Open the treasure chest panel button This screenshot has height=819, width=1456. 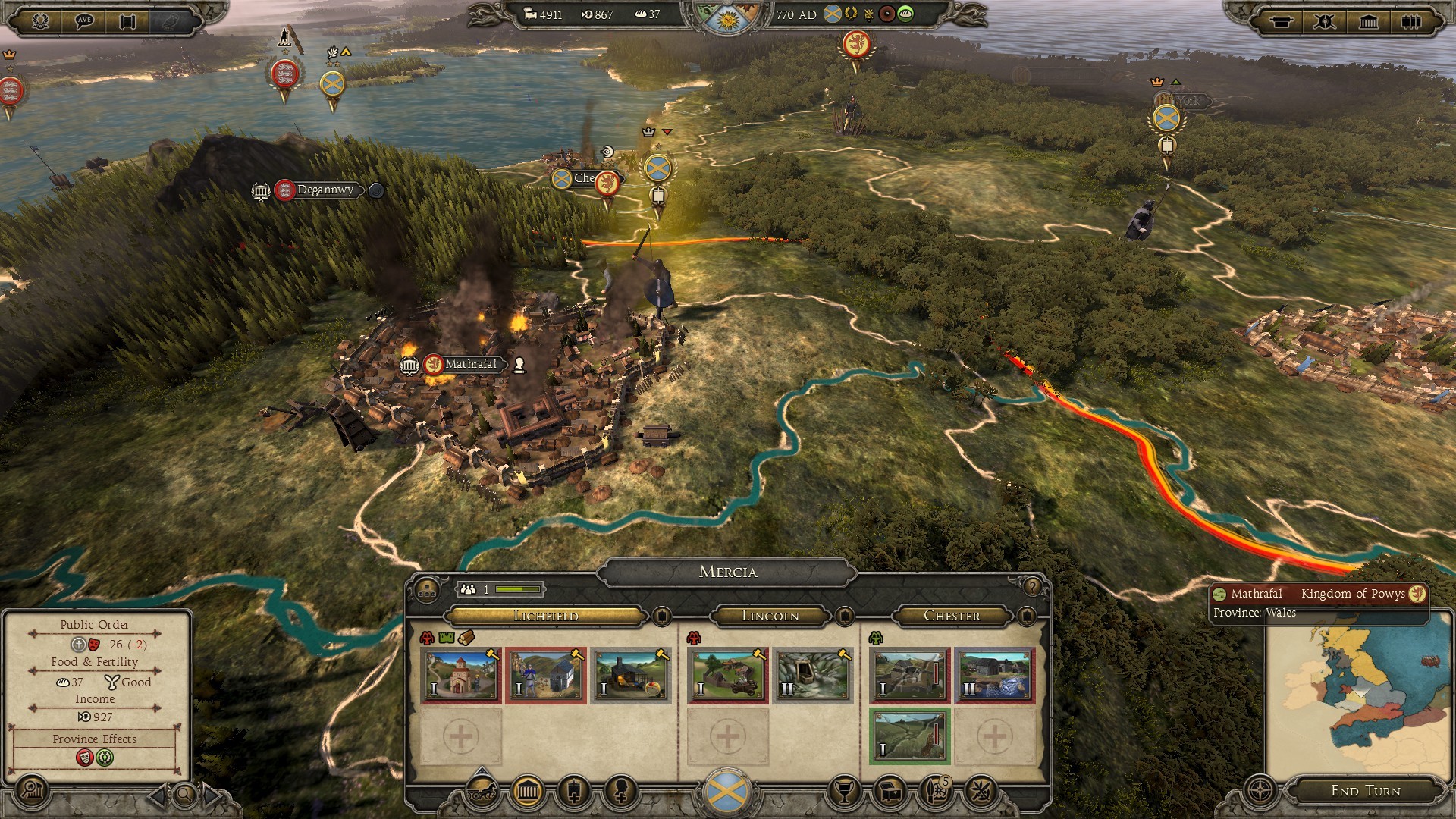pos(891,792)
